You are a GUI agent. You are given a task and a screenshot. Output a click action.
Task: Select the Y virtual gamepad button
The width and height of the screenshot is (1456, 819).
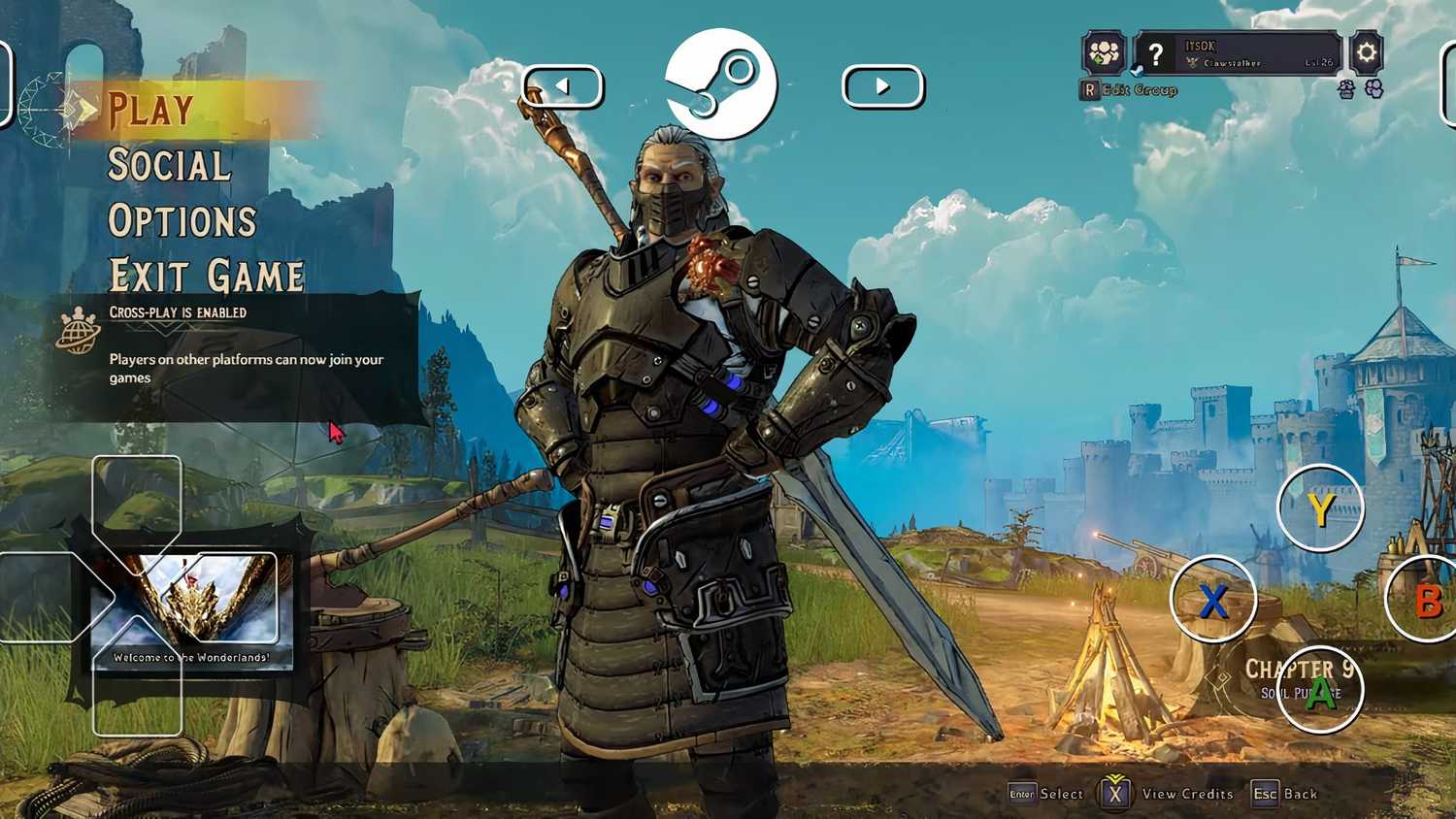[x=1320, y=508]
